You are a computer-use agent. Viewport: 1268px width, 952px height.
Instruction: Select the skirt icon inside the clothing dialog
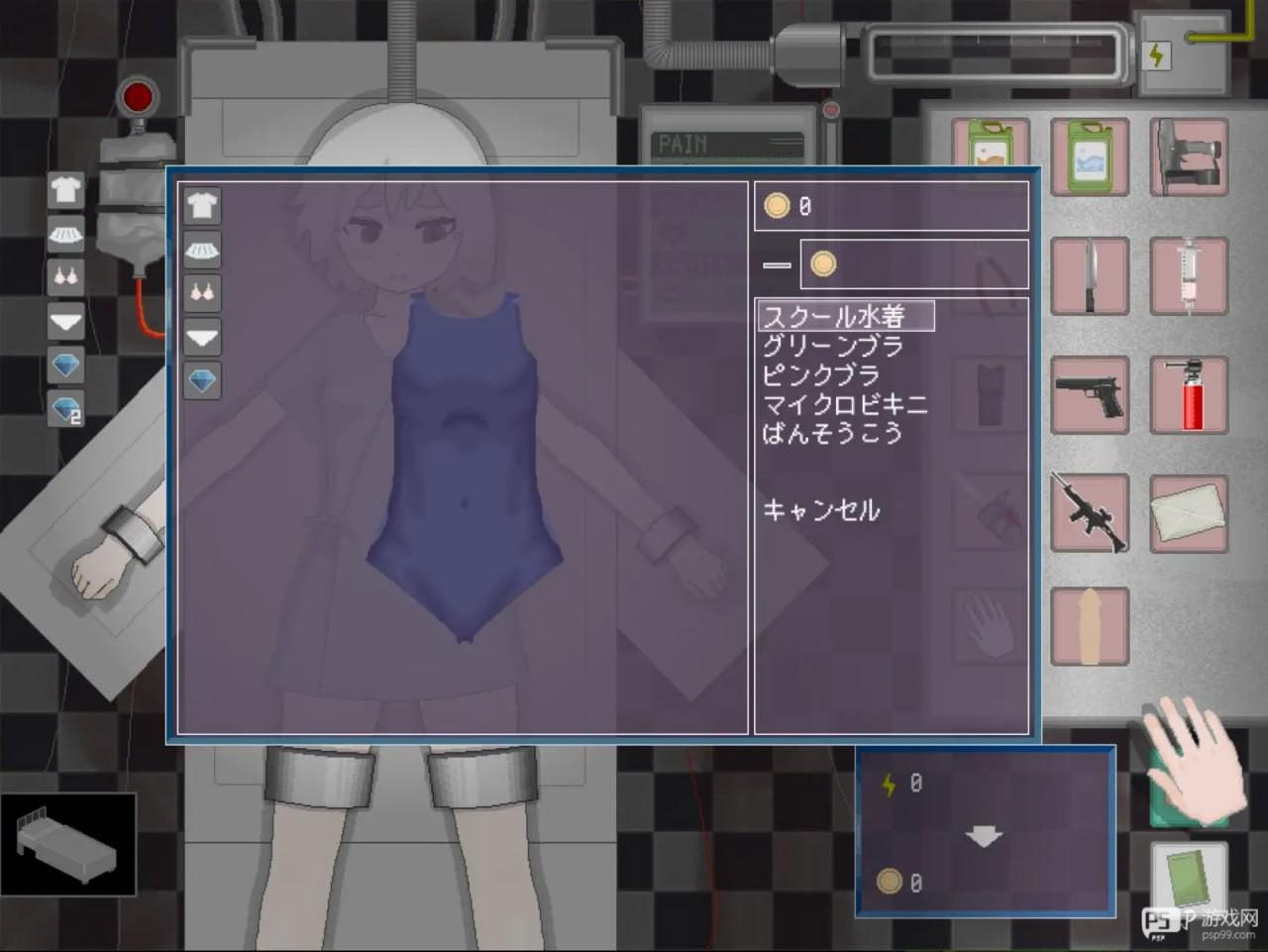click(201, 251)
